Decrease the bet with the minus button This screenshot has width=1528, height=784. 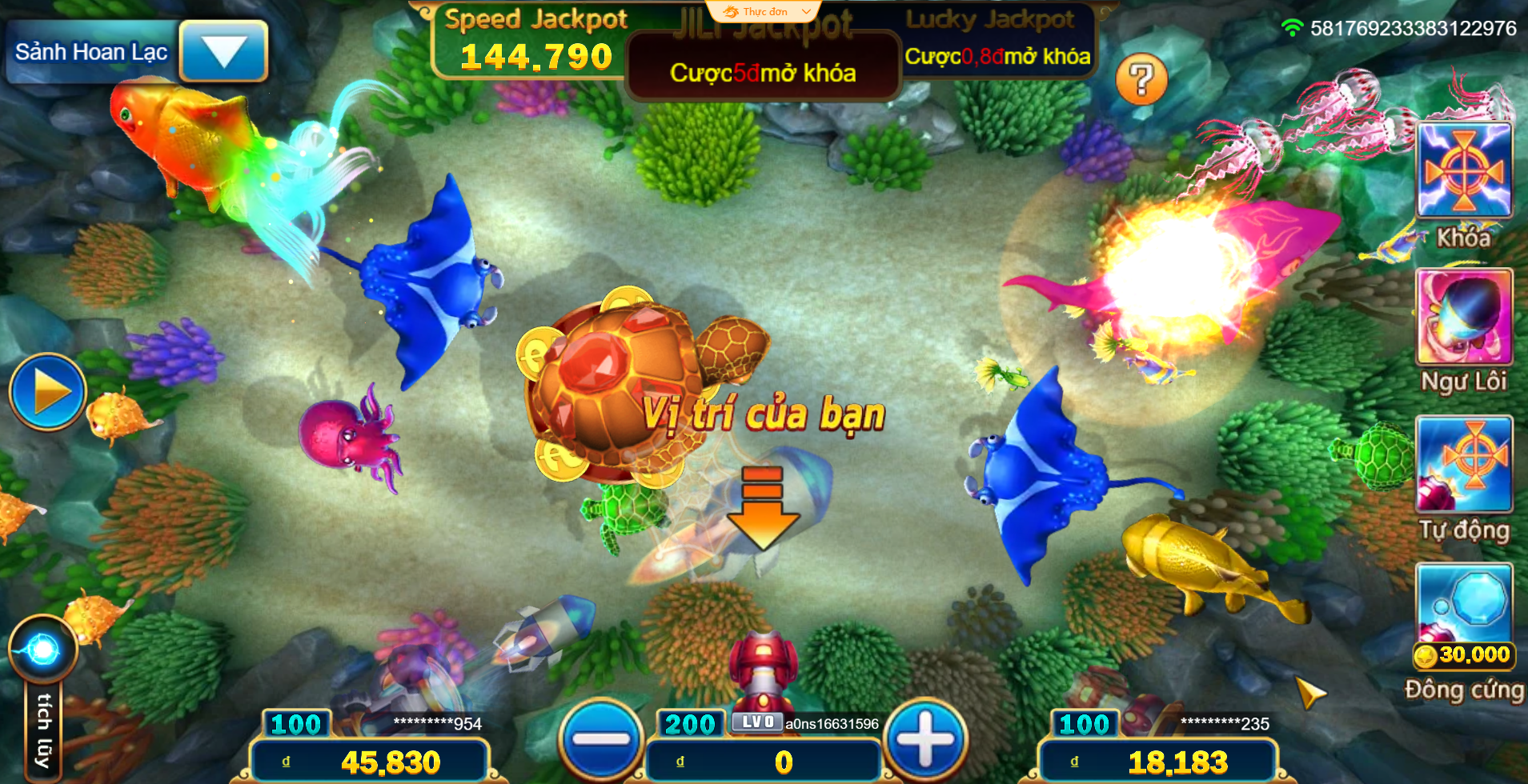click(602, 738)
